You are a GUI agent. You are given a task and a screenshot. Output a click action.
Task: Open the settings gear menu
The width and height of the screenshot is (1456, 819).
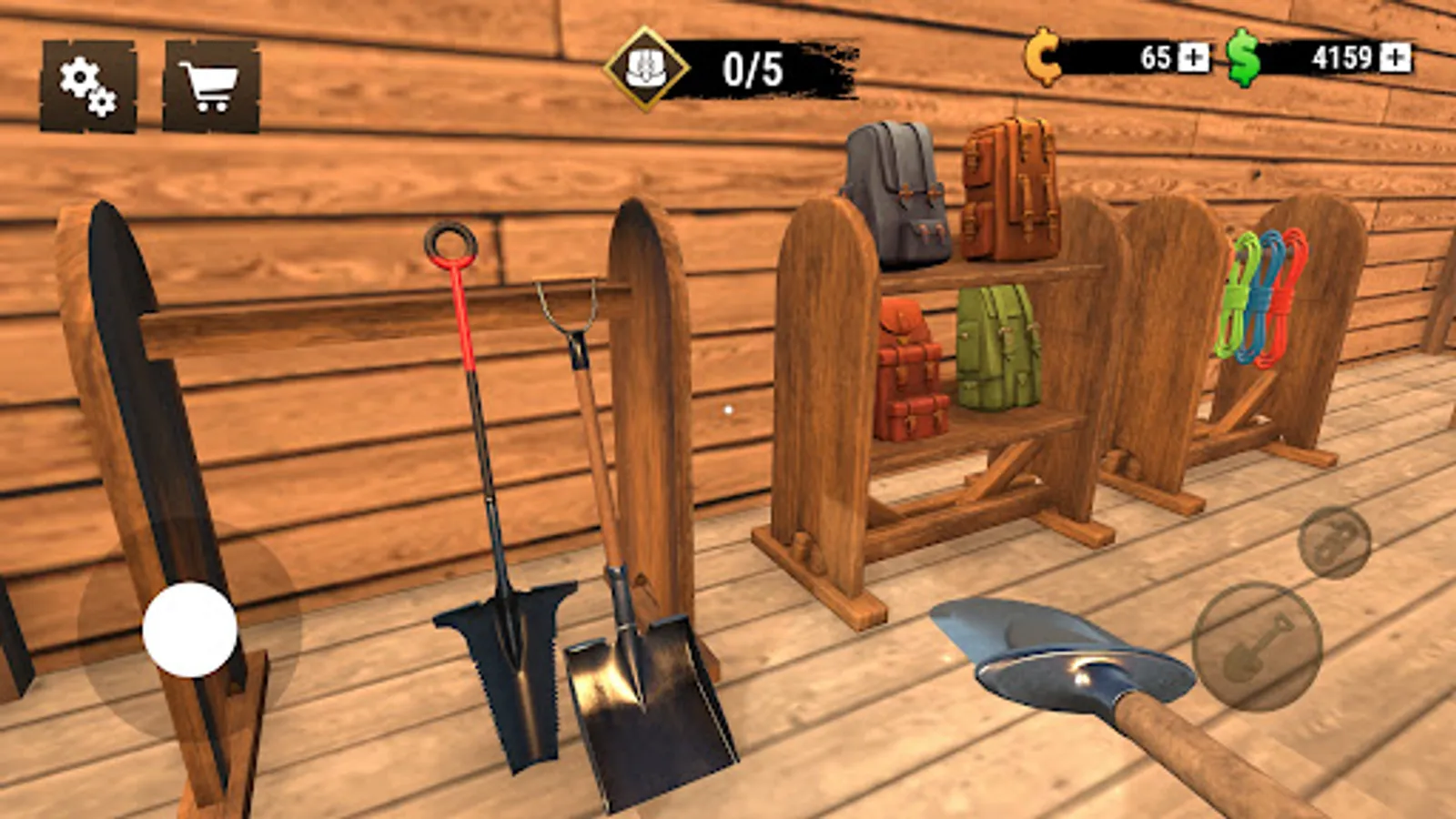point(86,86)
